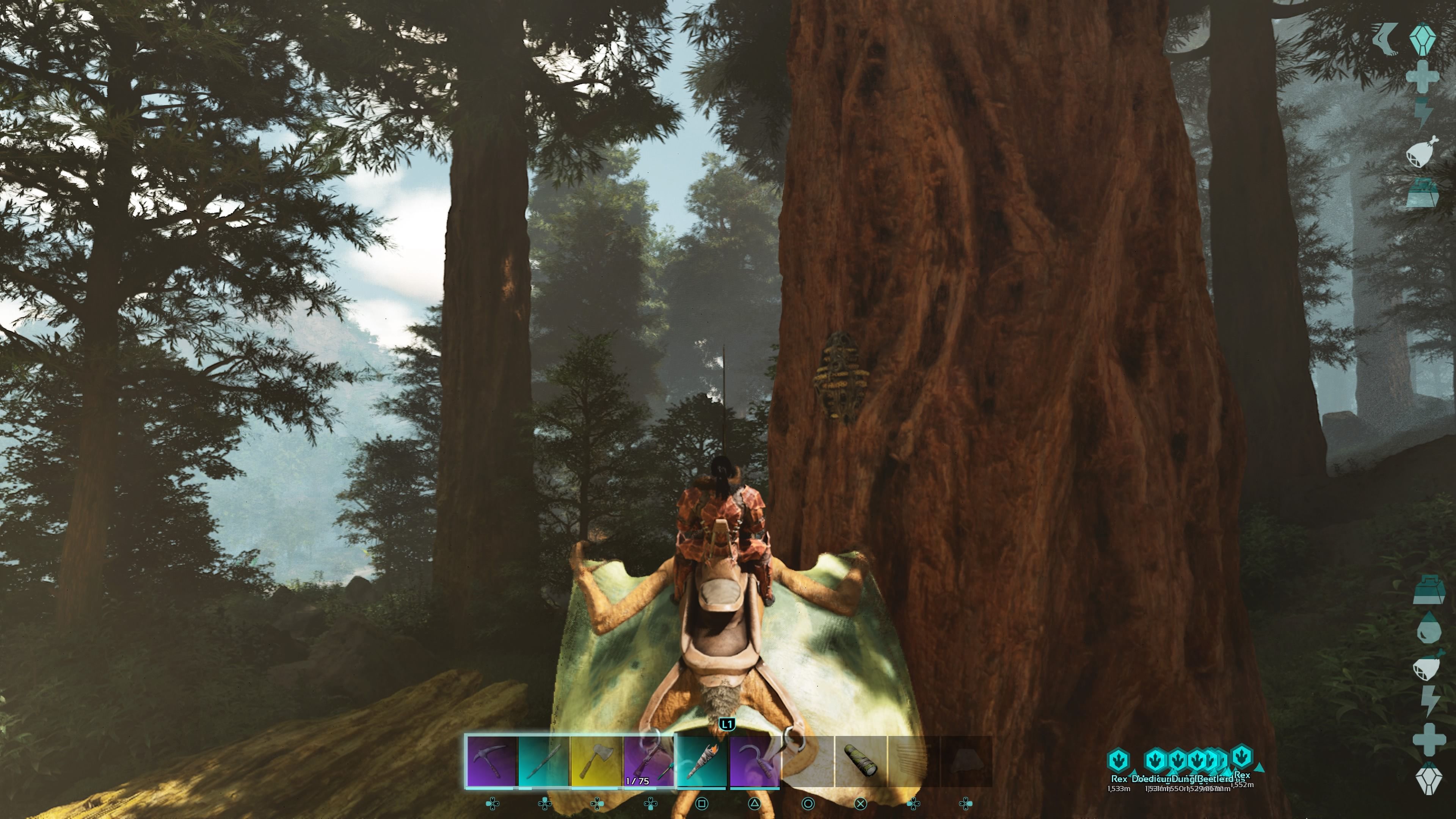Viewport: 1456px width, 819px height.
Task: Equip the torch from the hotbar
Action: click(x=701, y=761)
